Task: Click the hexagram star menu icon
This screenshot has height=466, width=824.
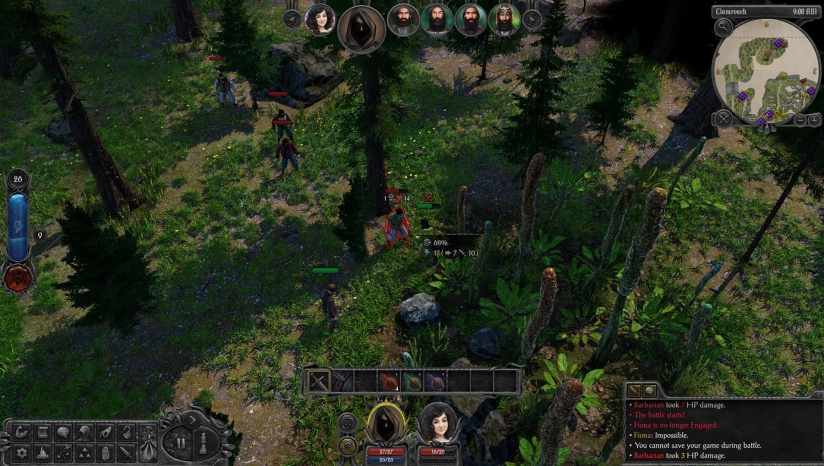Action: [21, 454]
